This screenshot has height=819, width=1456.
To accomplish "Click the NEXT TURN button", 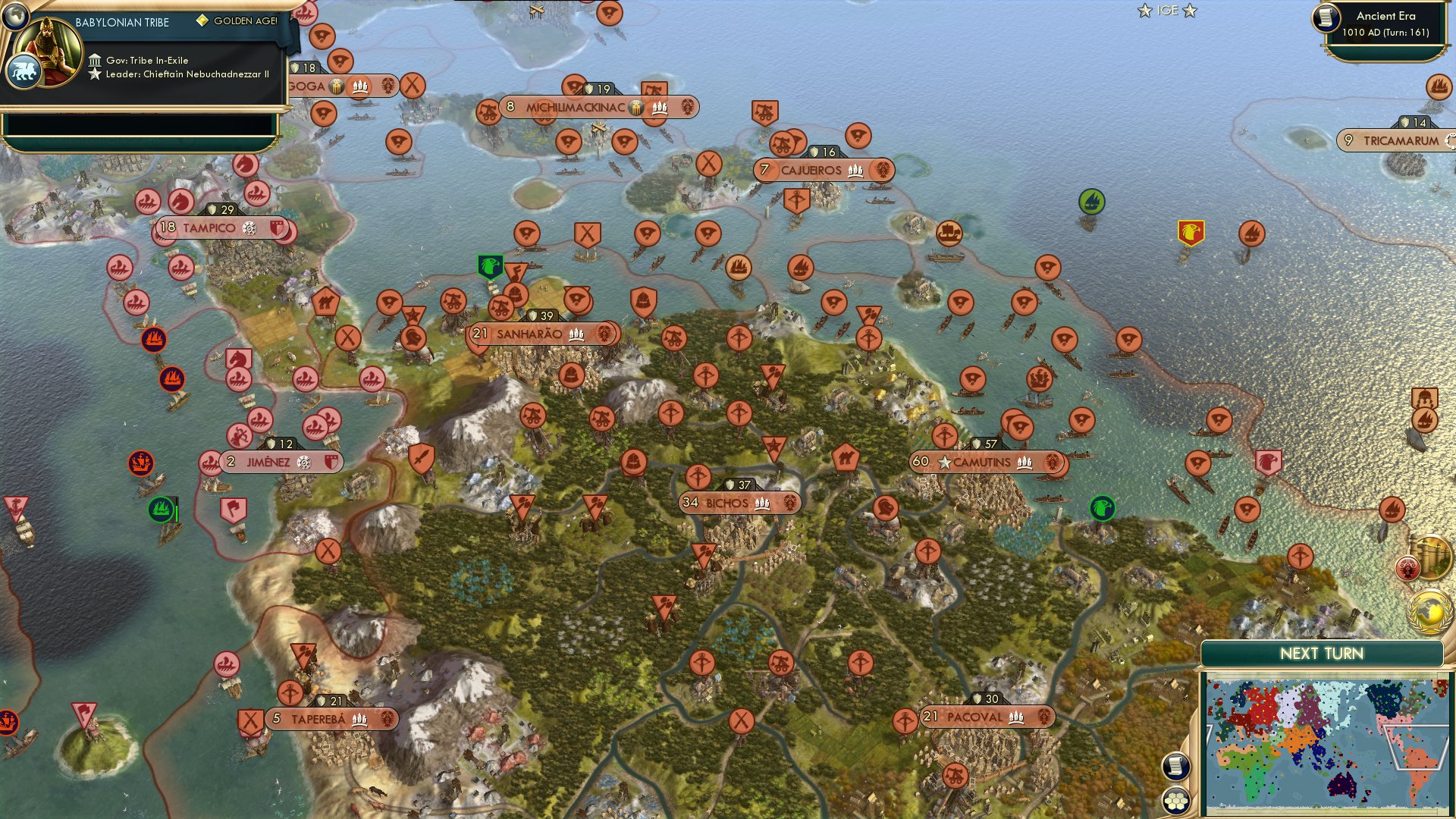I will [1324, 652].
